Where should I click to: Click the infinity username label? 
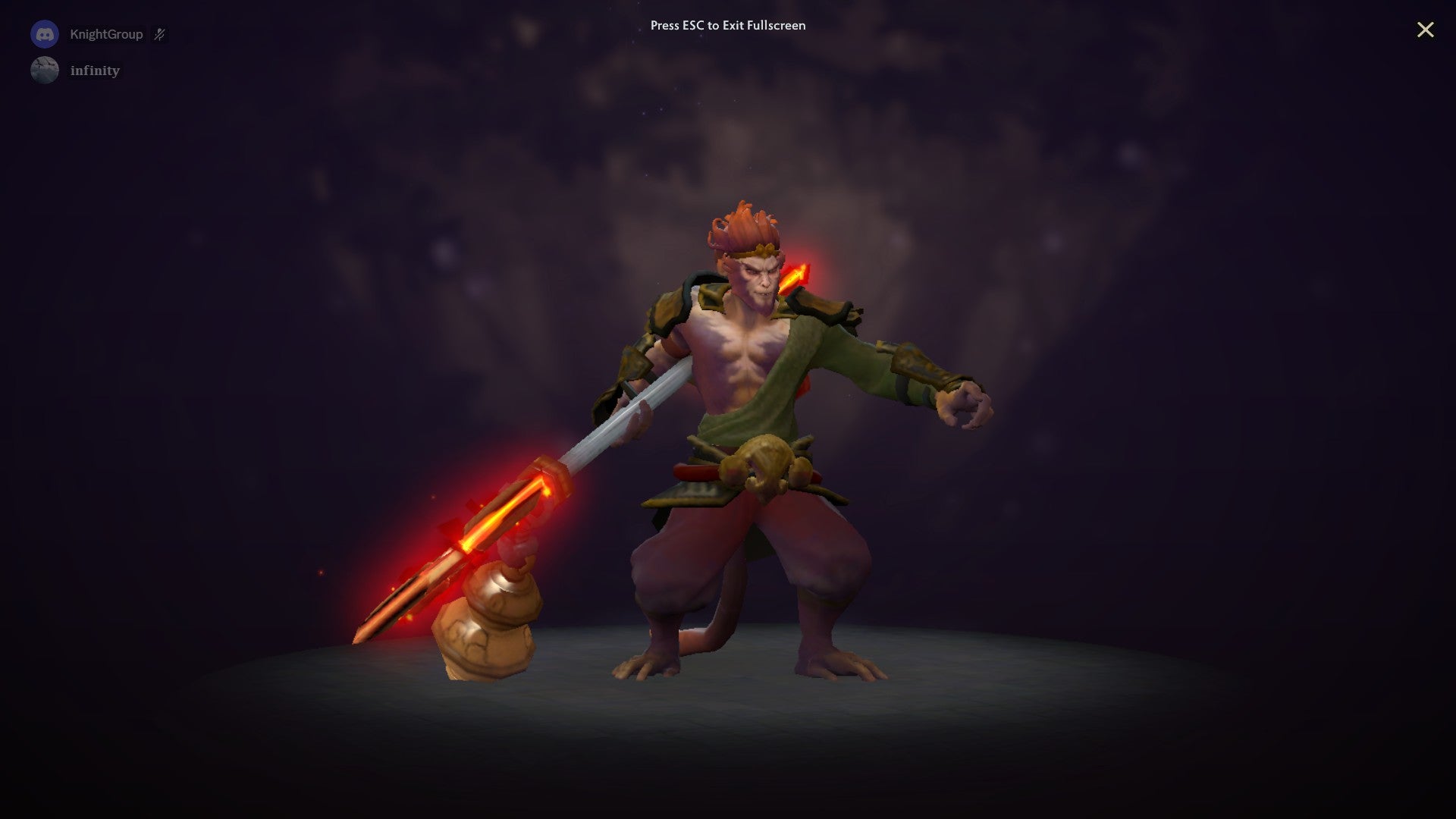point(94,70)
